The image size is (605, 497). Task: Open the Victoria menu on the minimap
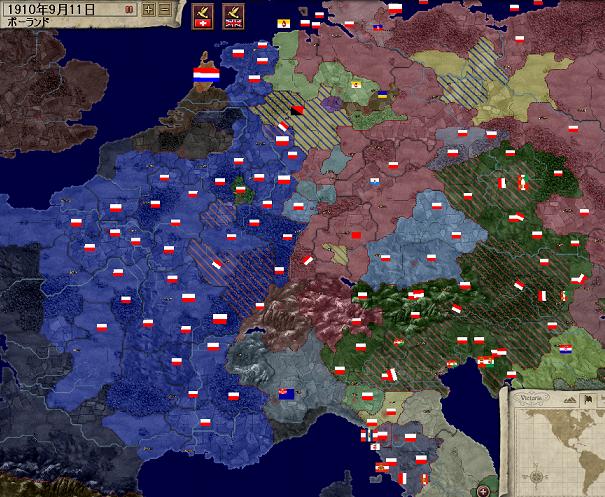tap(529, 397)
